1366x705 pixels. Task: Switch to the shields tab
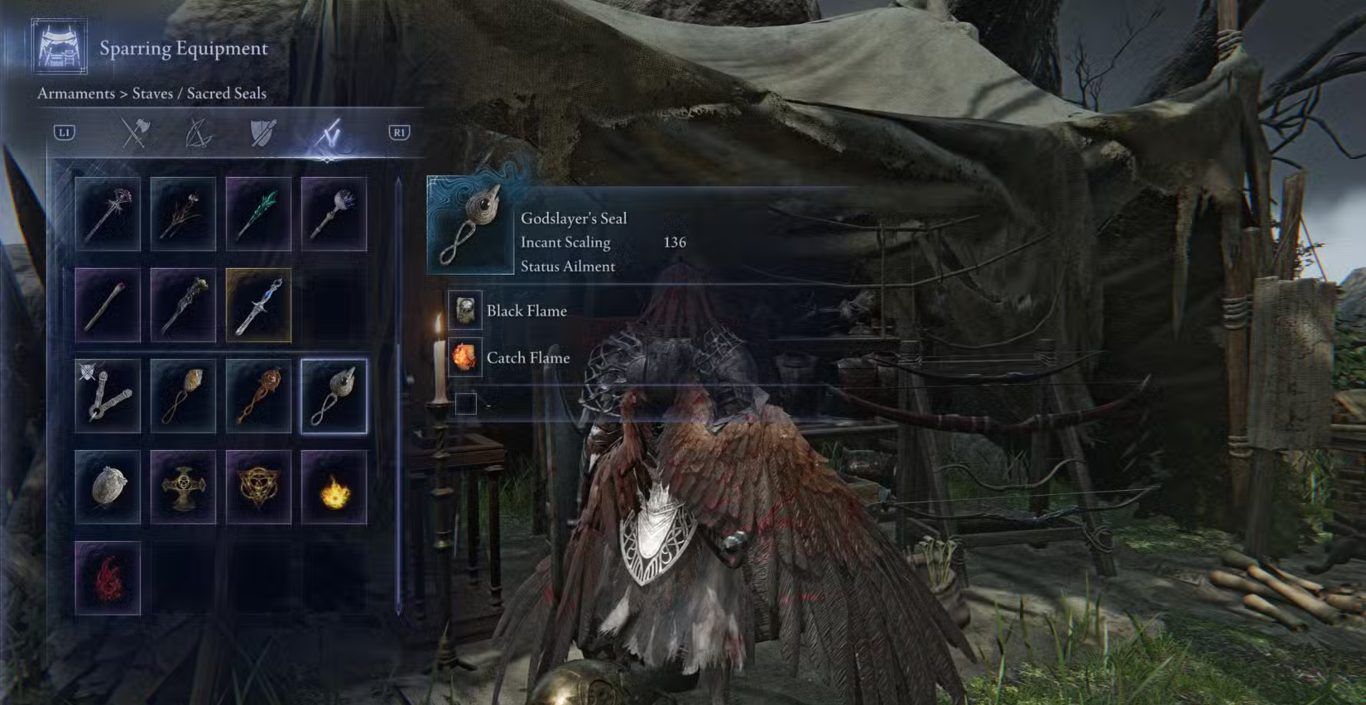tap(263, 132)
